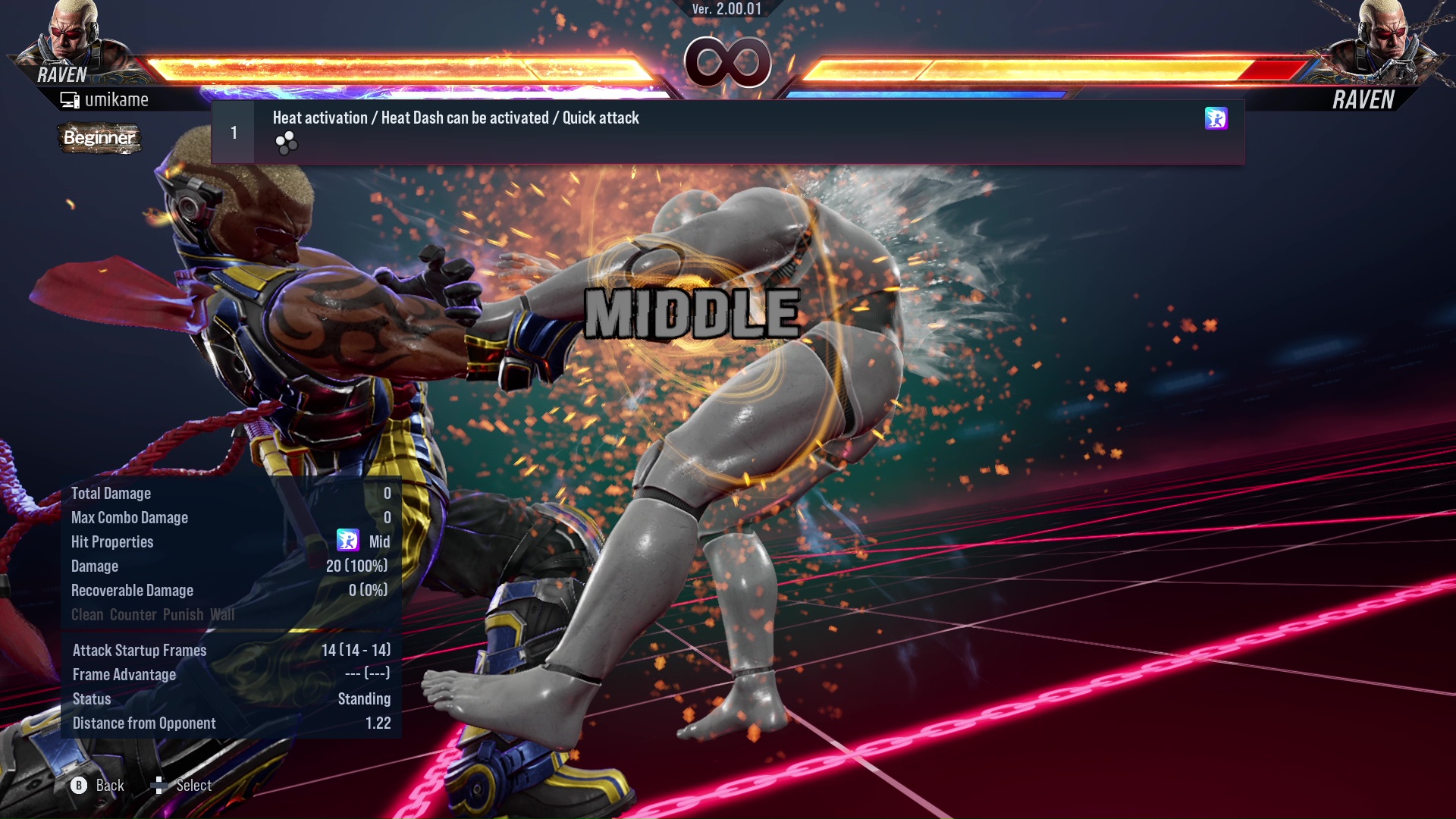1456x819 pixels.
Task: Expand combo step 1 details
Action: (x=232, y=131)
